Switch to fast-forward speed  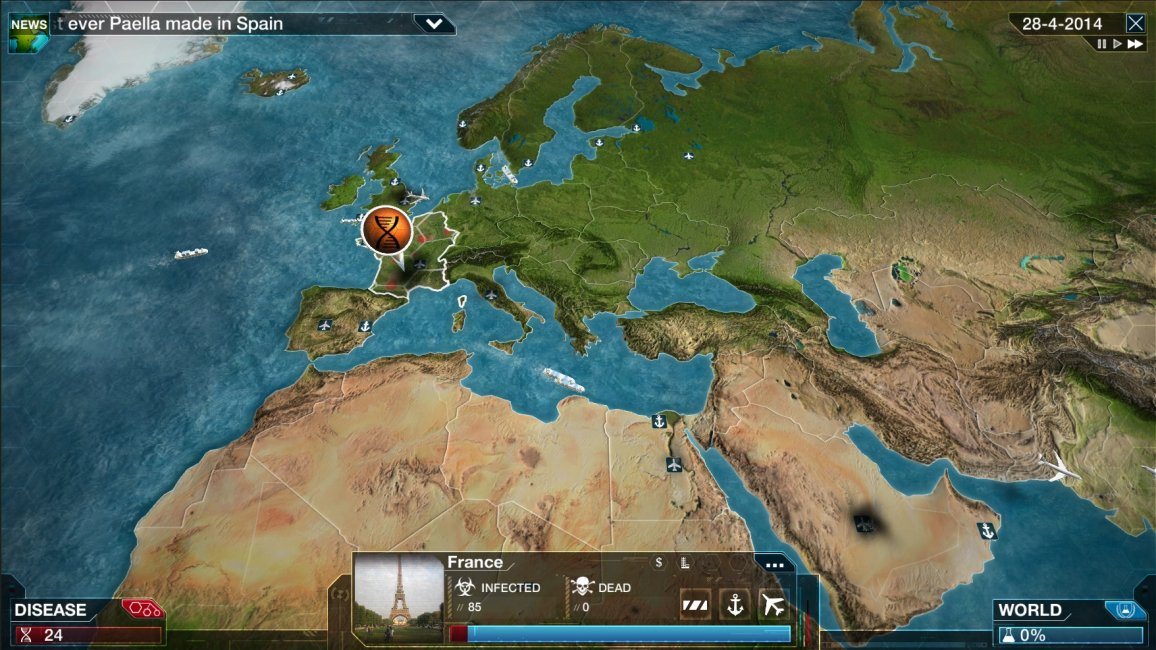[1134, 44]
